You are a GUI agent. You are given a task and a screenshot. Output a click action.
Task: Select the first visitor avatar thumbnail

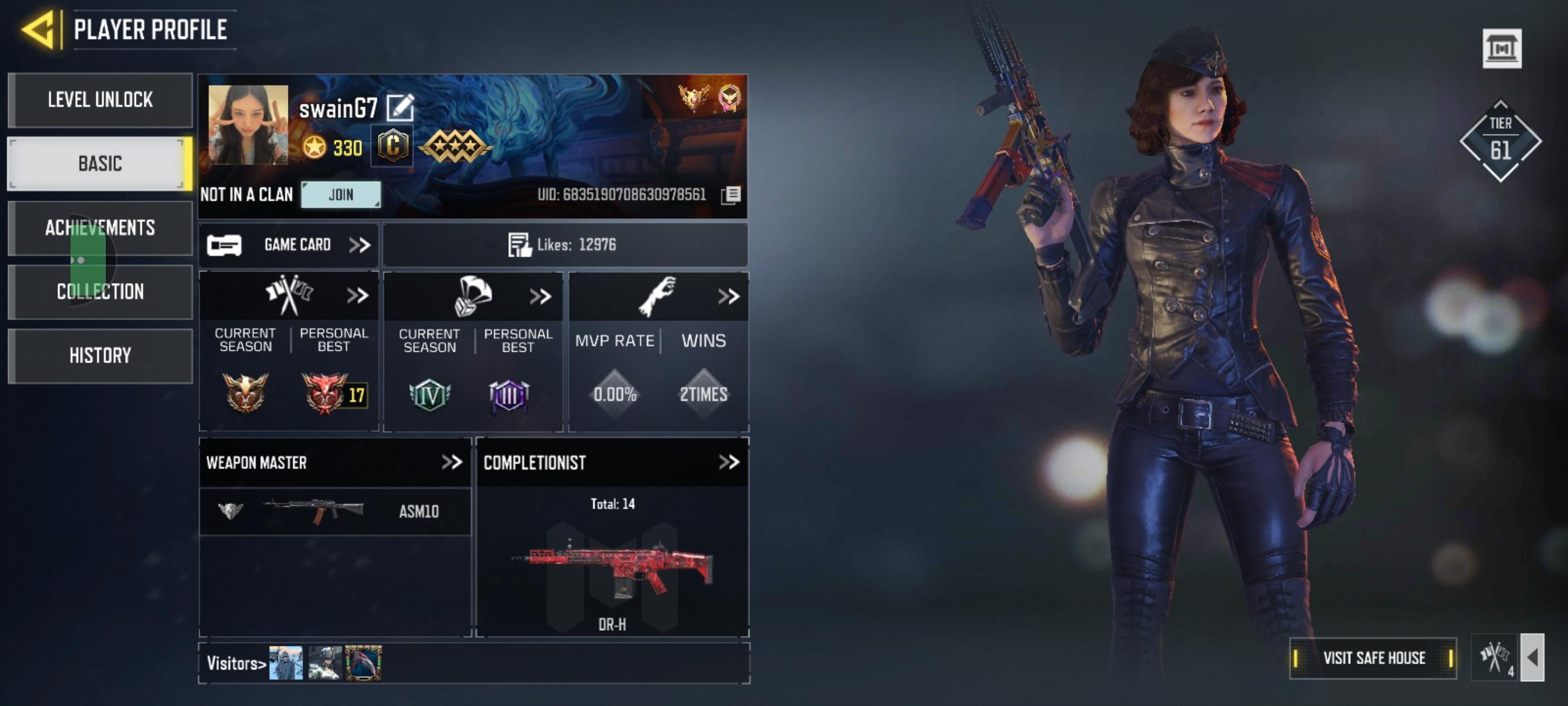coord(286,663)
